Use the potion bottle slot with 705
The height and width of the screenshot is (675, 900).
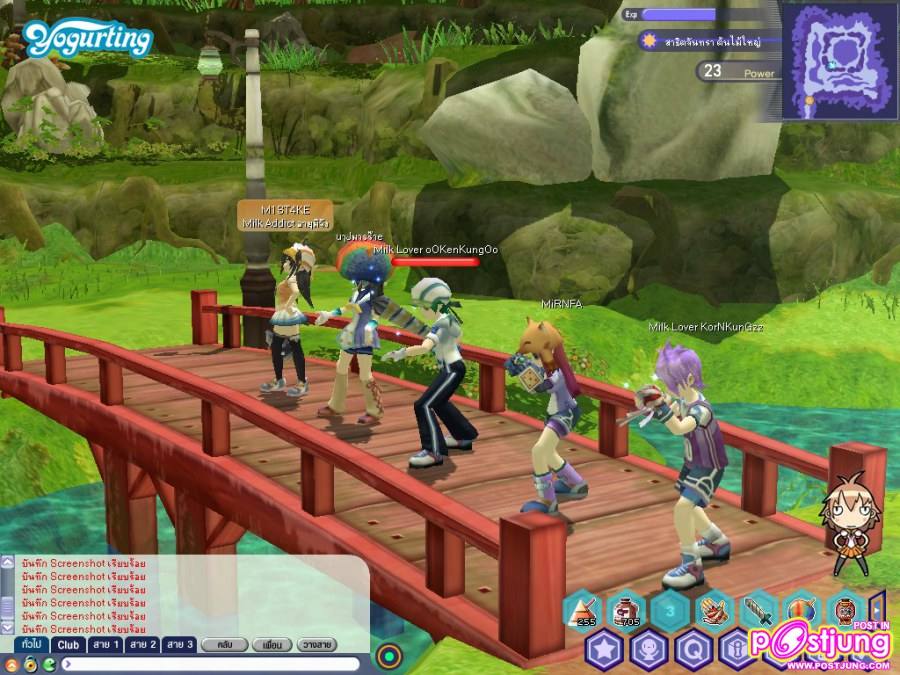point(627,611)
